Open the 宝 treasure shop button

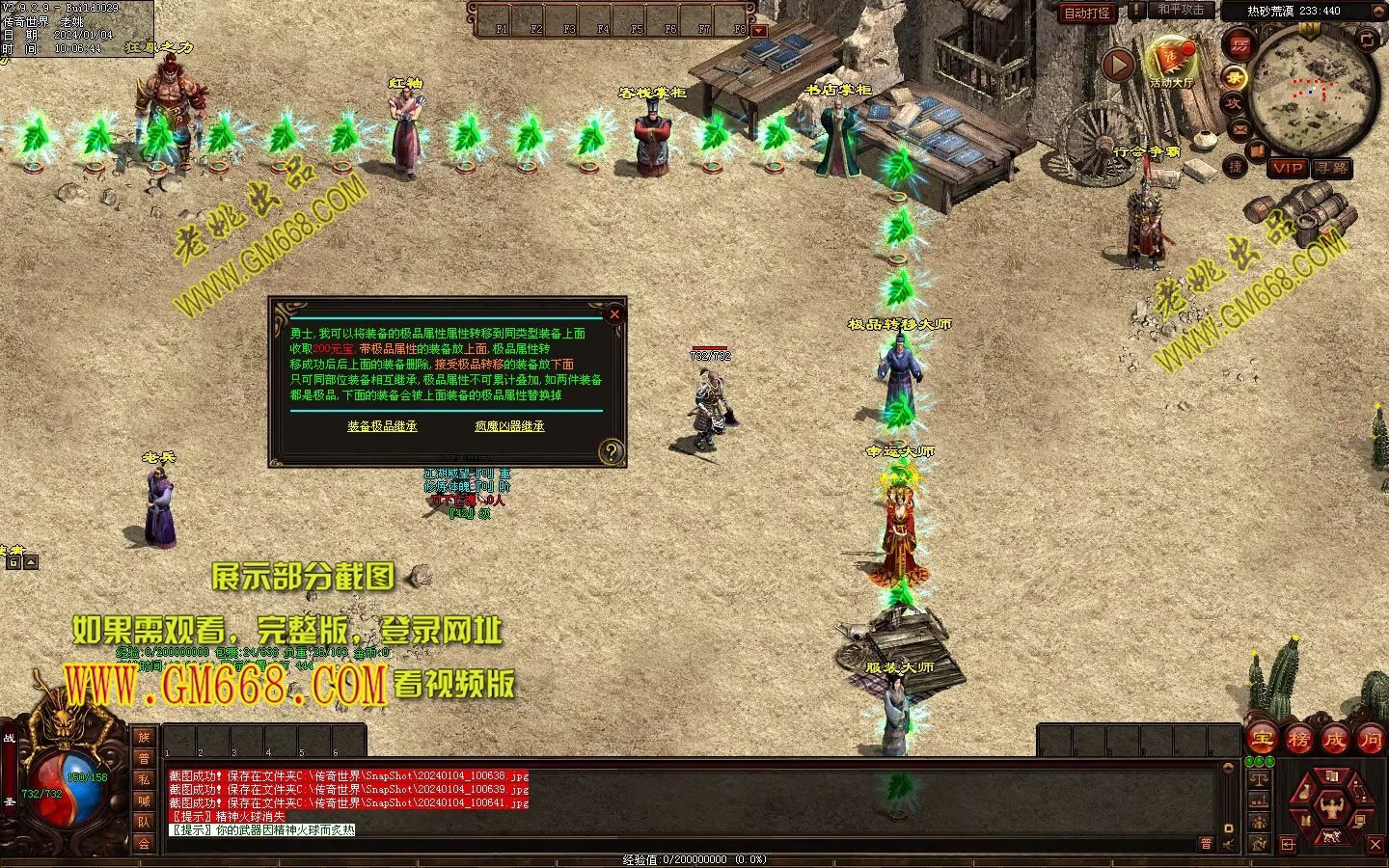1262,740
